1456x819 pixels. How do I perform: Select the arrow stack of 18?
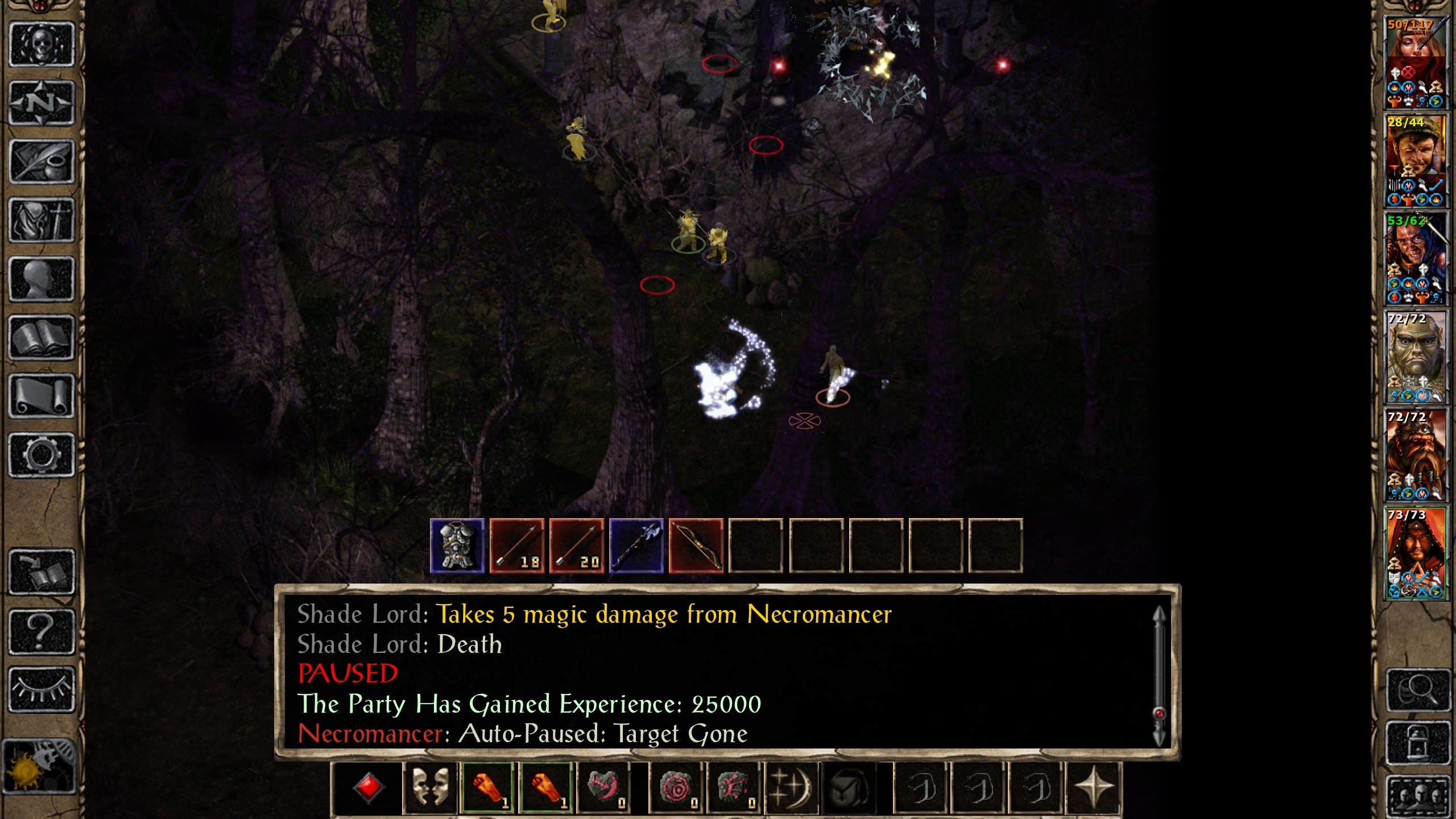517,545
